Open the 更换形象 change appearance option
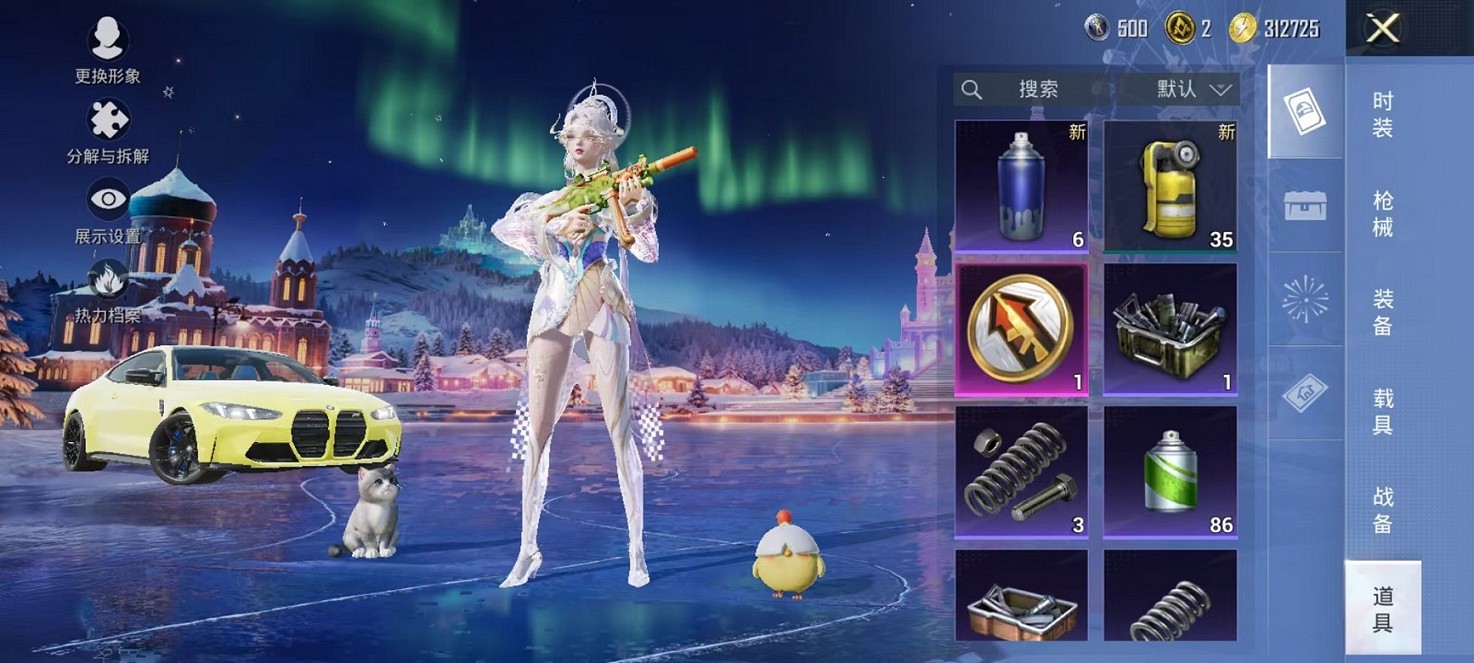This screenshot has width=1474, height=663. (107, 50)
